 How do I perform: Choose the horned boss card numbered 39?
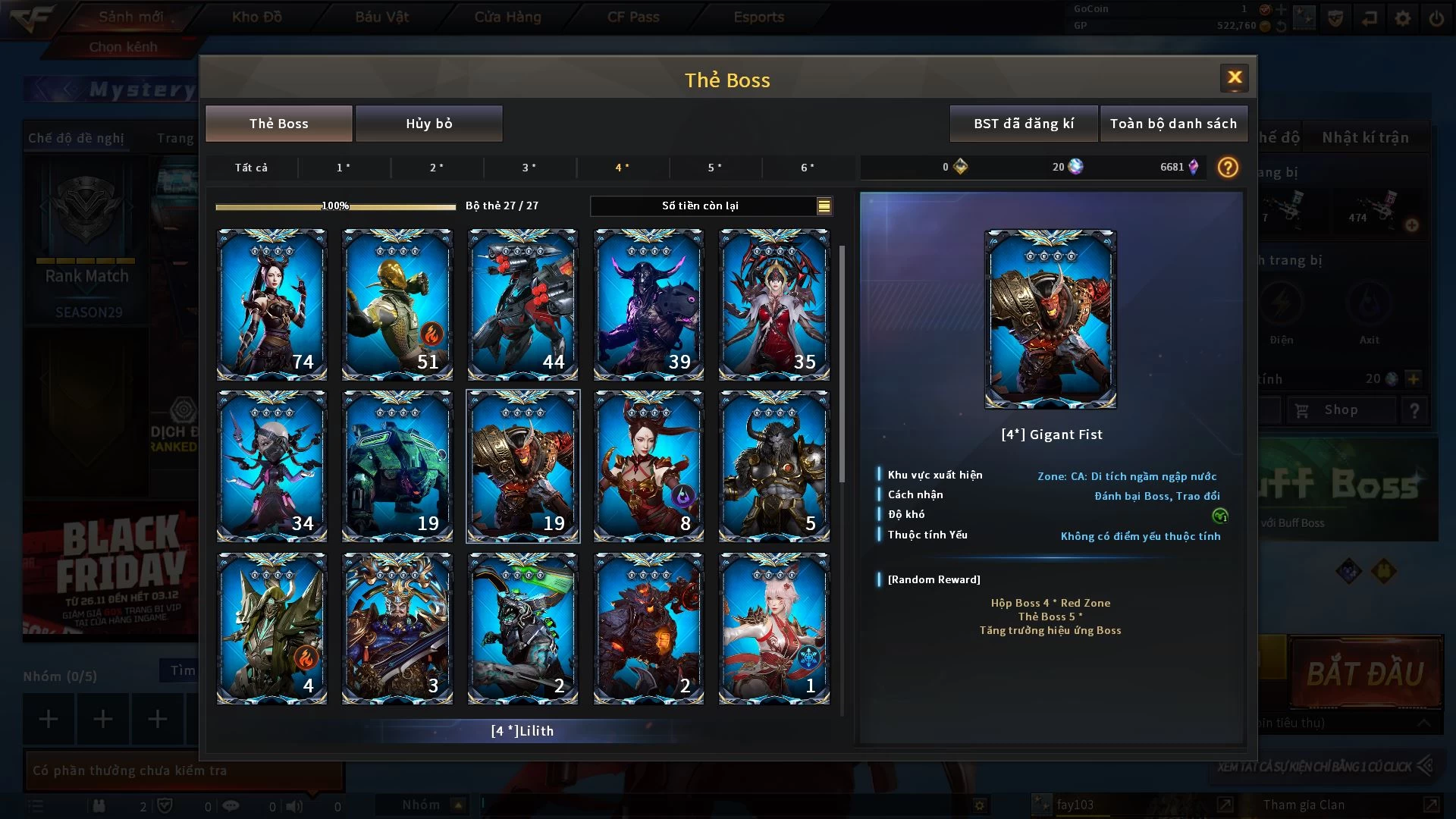pos(648,304)
